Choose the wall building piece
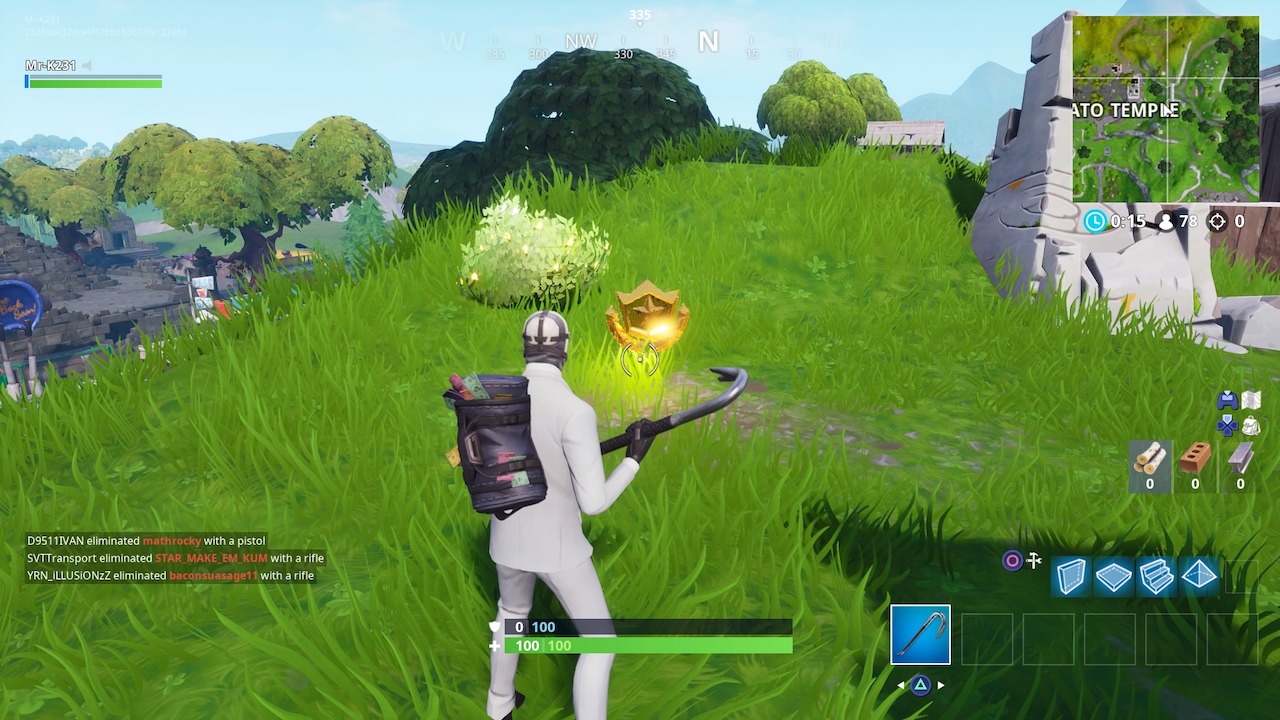Screen dimensions: 1280x720 click(x=1070, y=576)
